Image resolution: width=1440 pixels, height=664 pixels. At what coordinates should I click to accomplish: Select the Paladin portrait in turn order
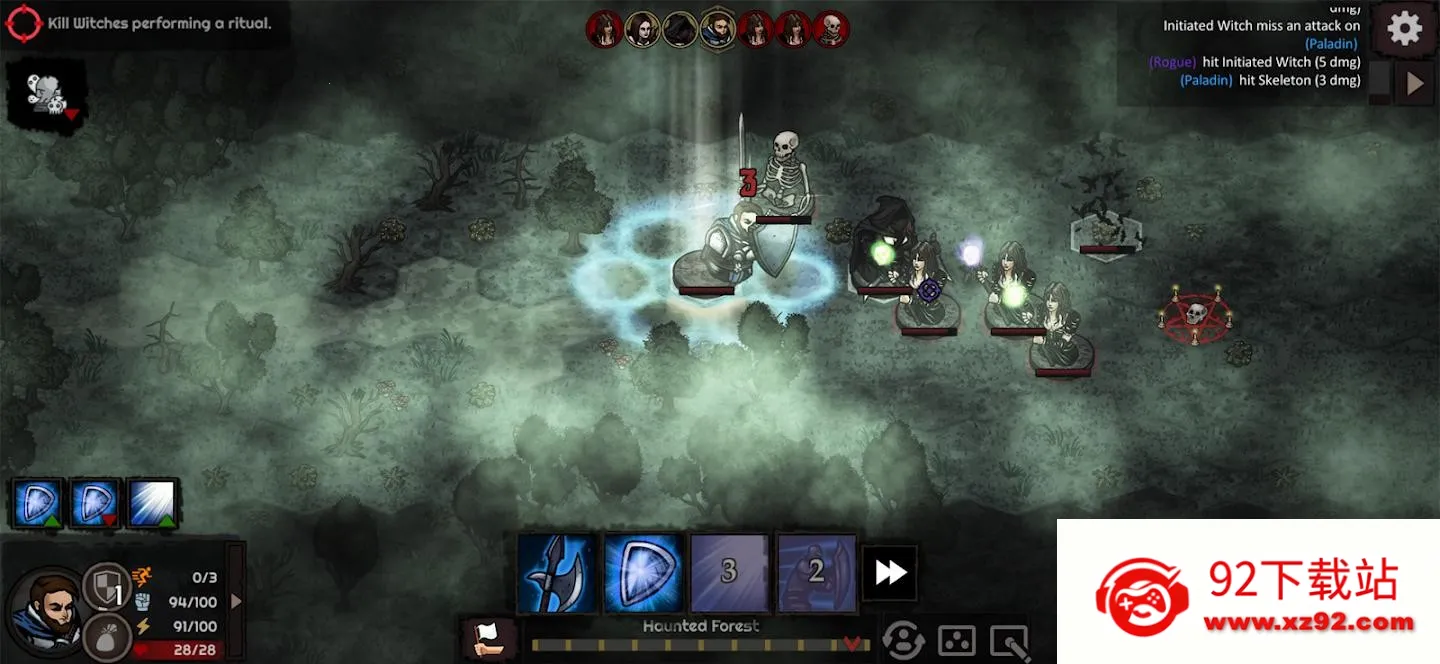pos(718,30)
